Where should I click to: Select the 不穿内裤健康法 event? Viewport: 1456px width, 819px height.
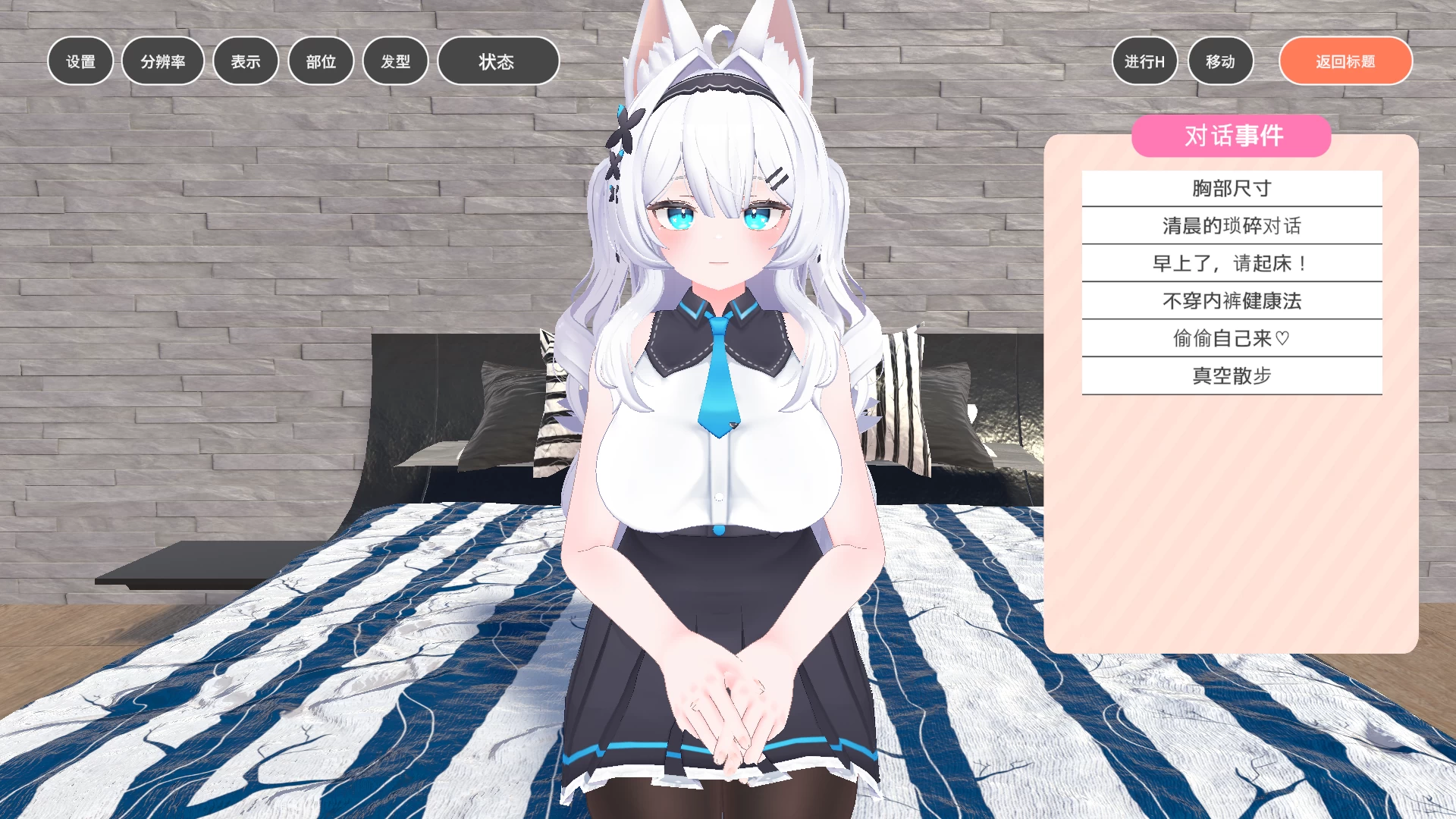pos(1232,300)
